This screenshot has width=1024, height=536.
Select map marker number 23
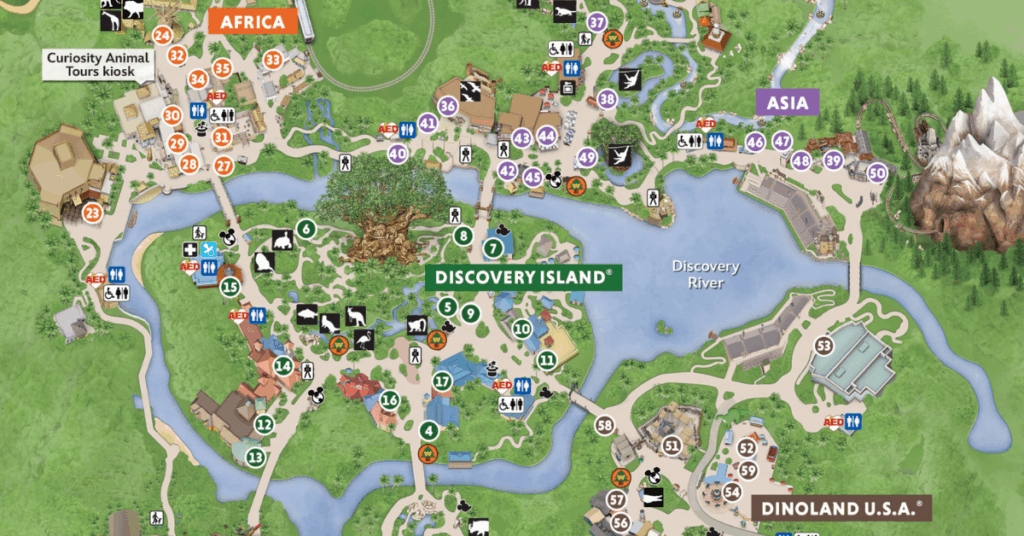pyautogui.click(x=93, y=213)
